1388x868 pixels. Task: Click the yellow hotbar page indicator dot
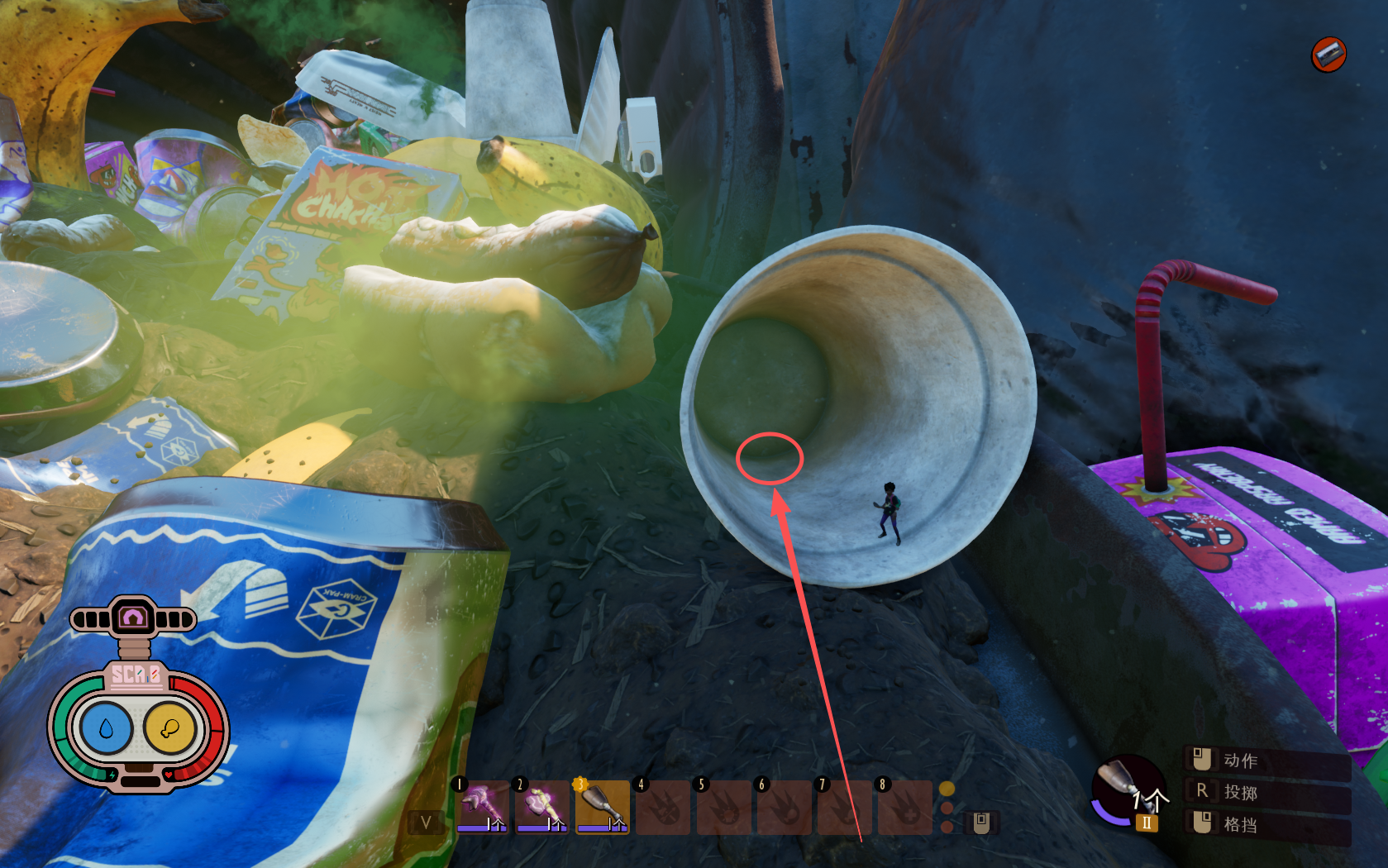point(947,789)
